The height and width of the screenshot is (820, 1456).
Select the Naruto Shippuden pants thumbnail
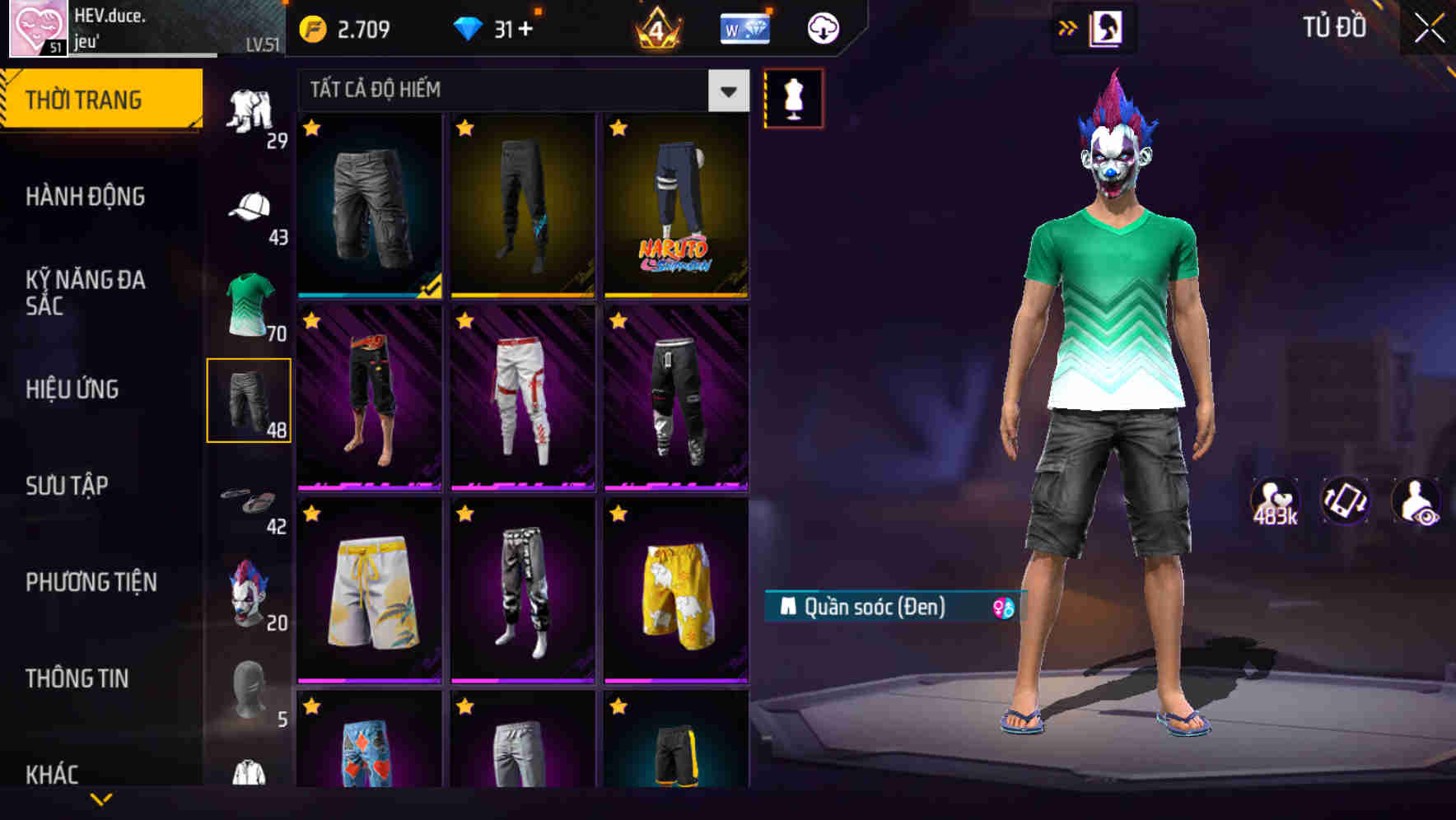pyautogui.click(x=677, y=206)
